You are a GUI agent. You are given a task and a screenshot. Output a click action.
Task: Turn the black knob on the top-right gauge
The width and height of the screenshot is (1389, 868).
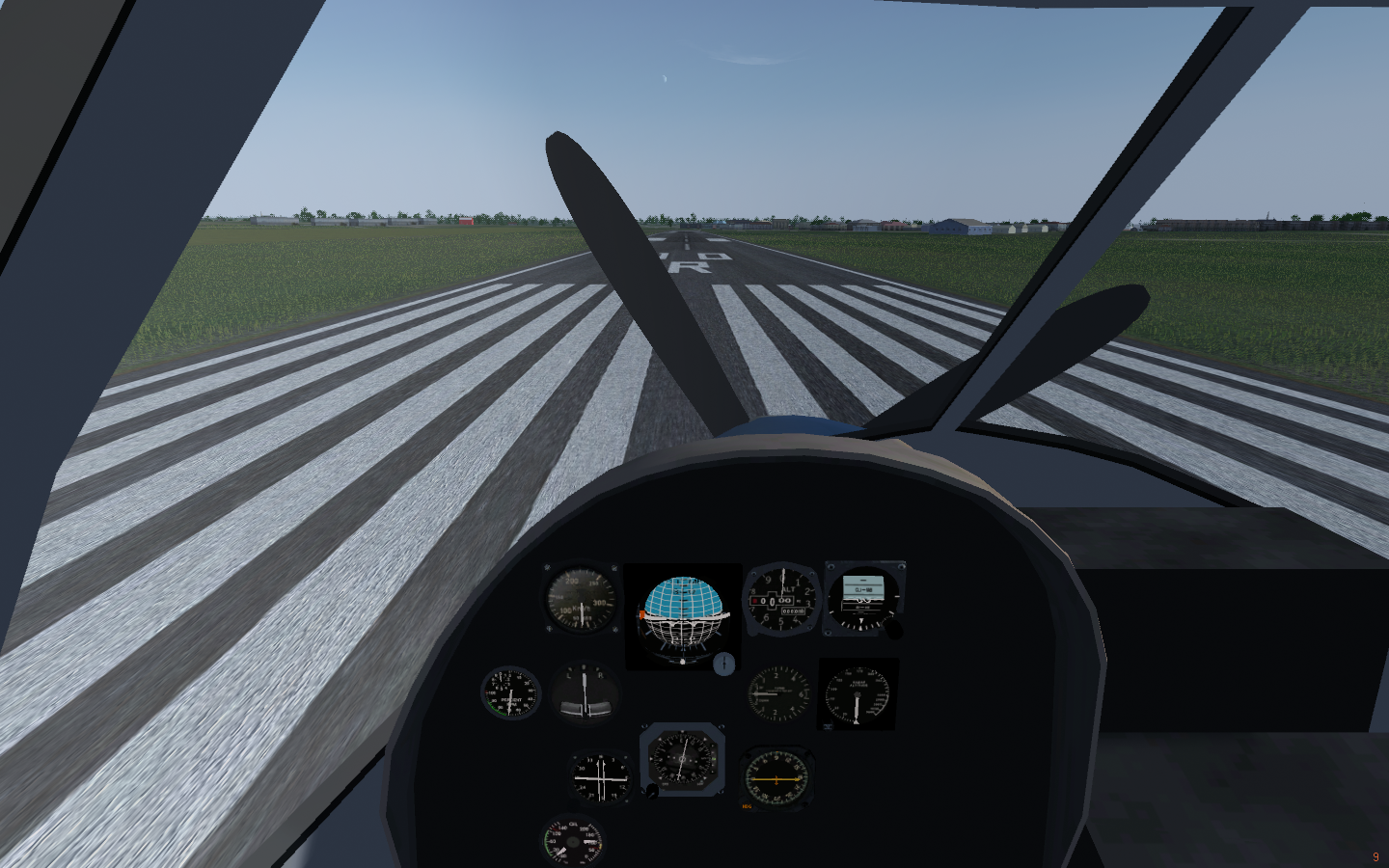tap(894, 629)
